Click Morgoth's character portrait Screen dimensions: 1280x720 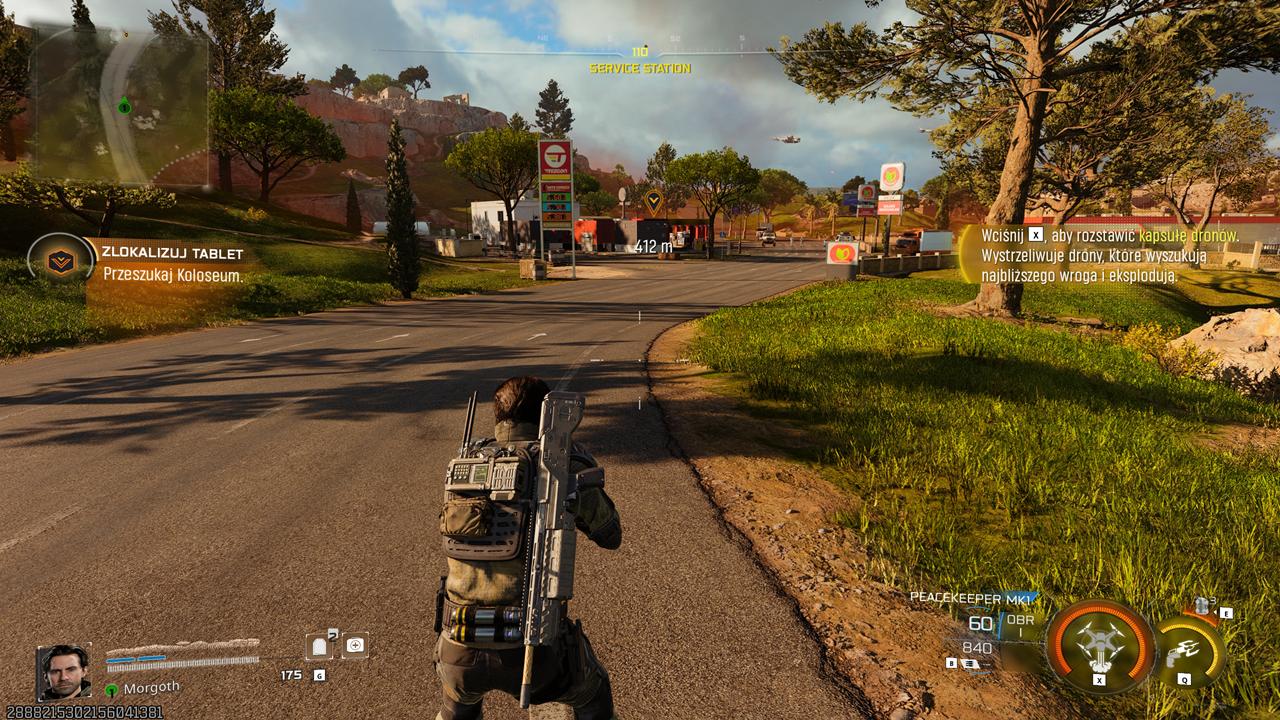point(65,671)
